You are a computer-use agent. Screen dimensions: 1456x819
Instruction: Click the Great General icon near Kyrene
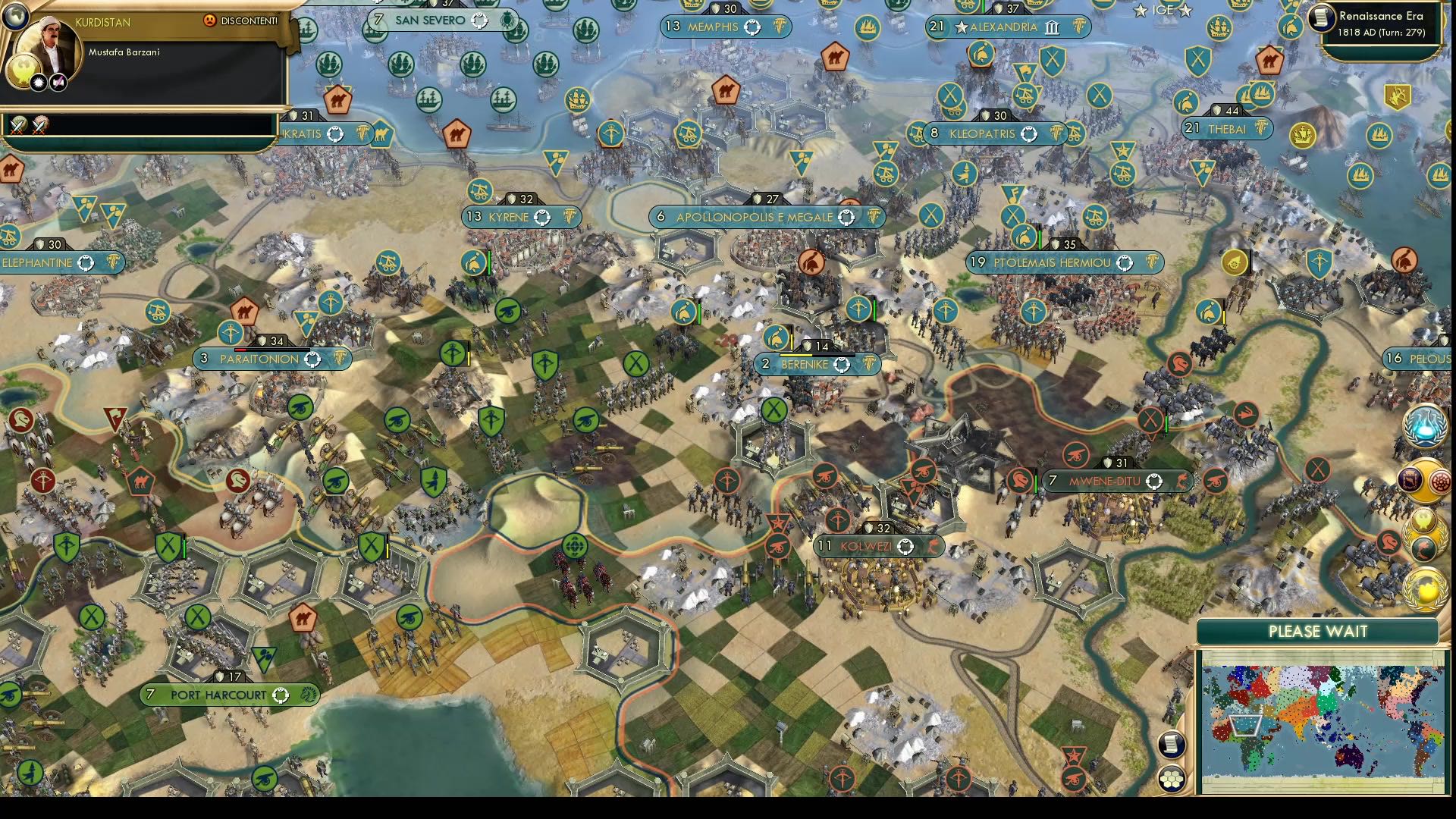tap(473, 262)
